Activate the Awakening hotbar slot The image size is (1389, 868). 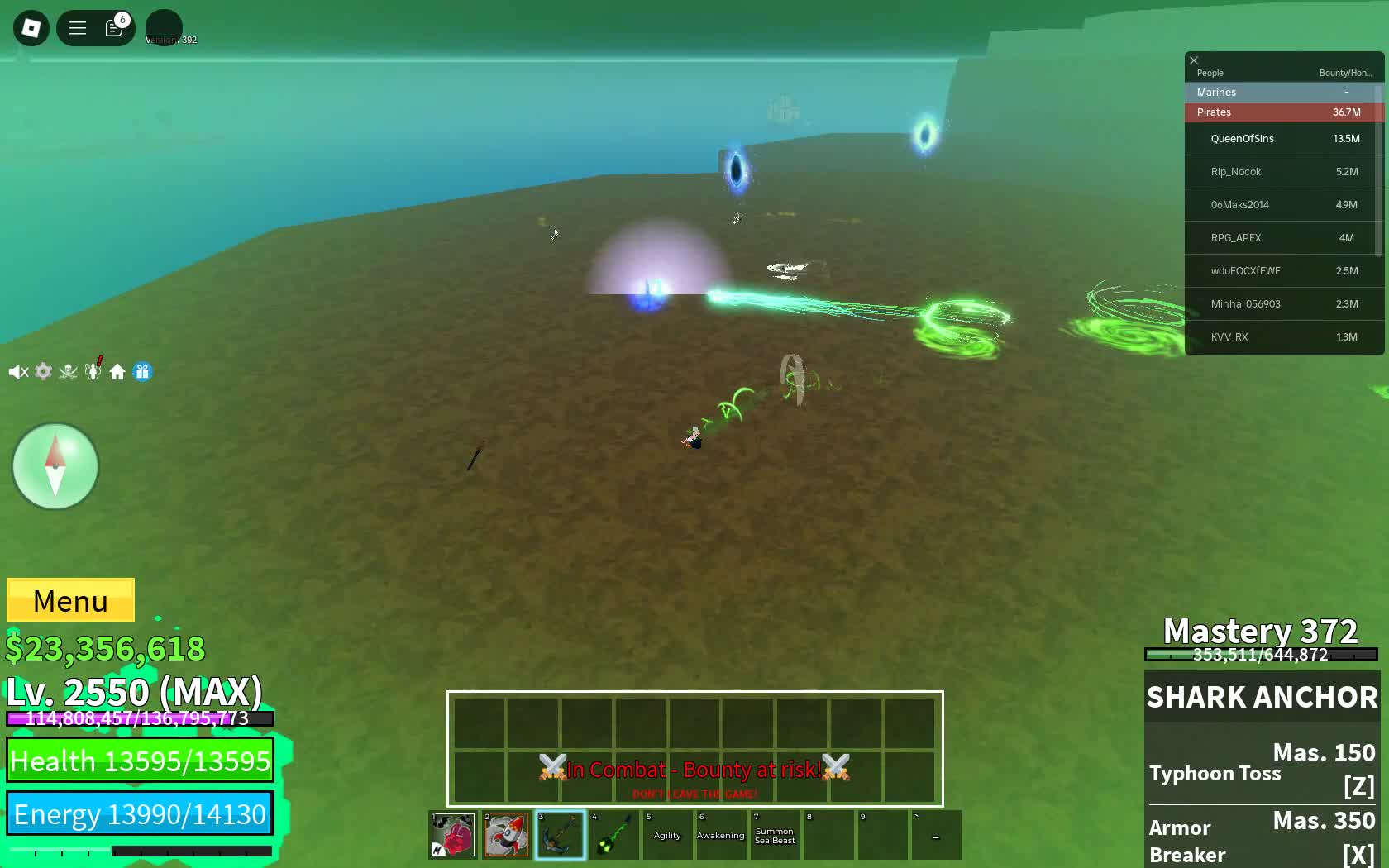[721, 835]
